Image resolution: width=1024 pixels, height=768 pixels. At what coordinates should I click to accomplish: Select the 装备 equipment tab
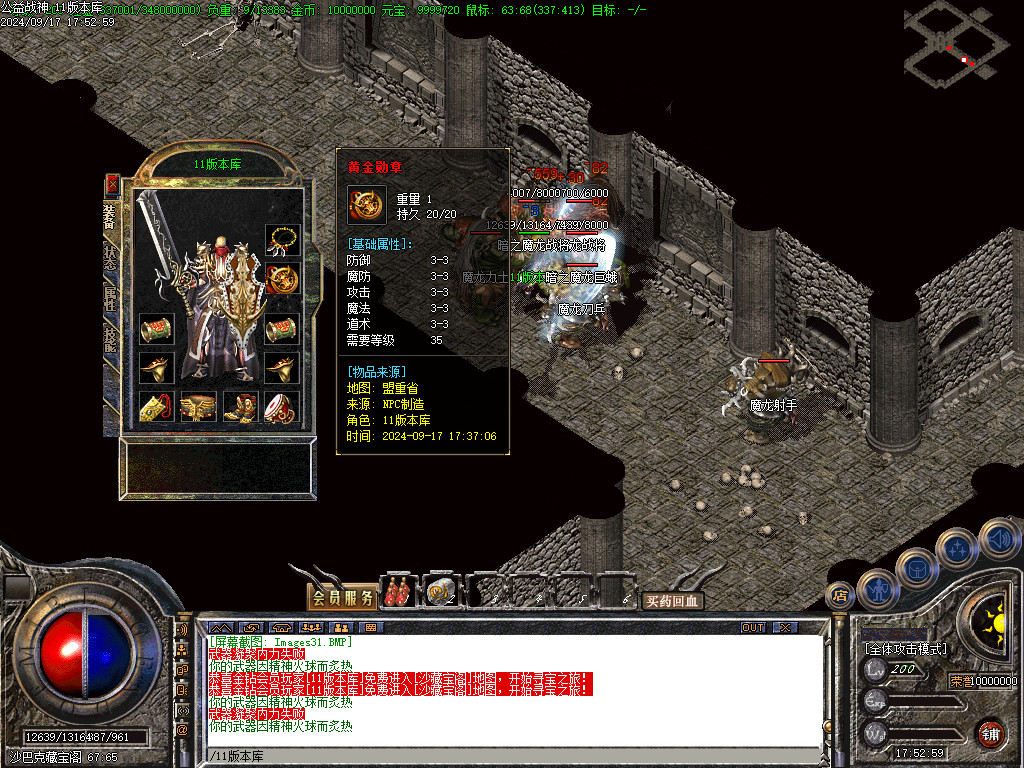coord(111,216)
